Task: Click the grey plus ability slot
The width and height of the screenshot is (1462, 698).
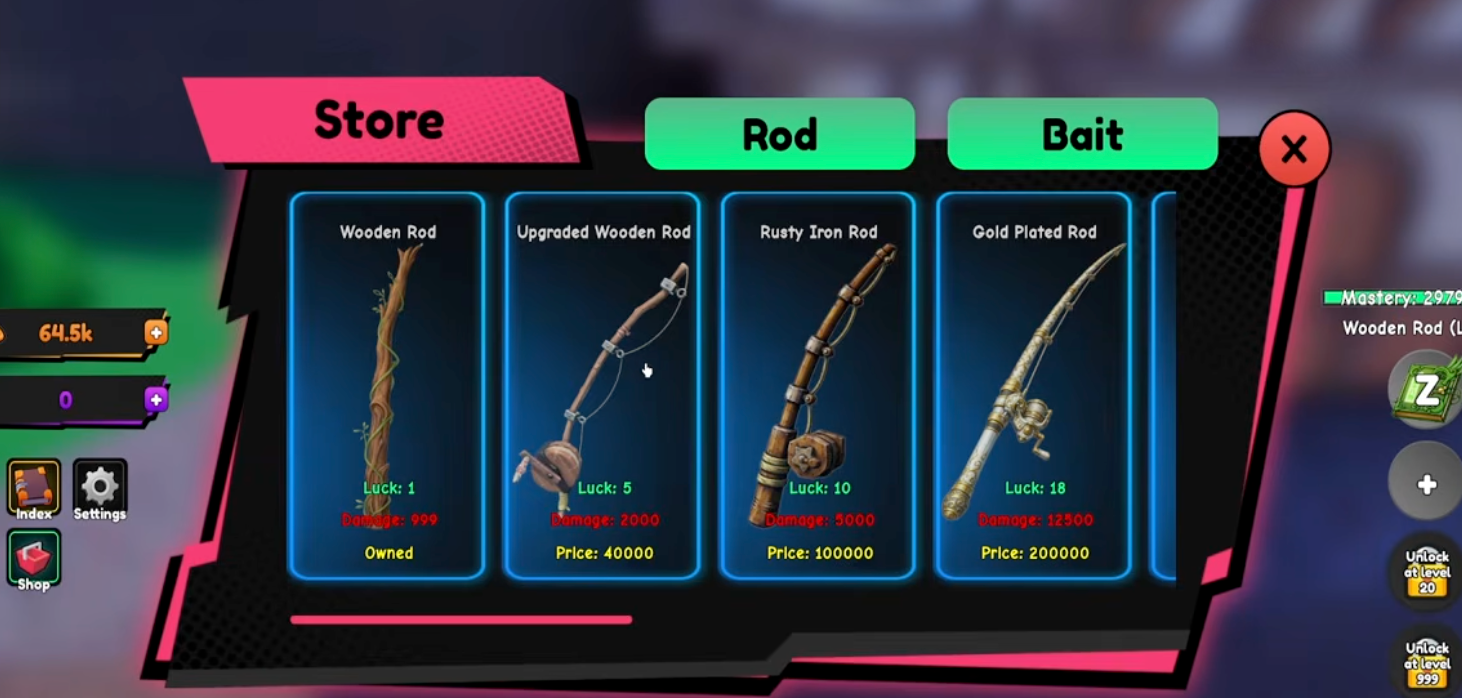Action: click(1427, 485)
